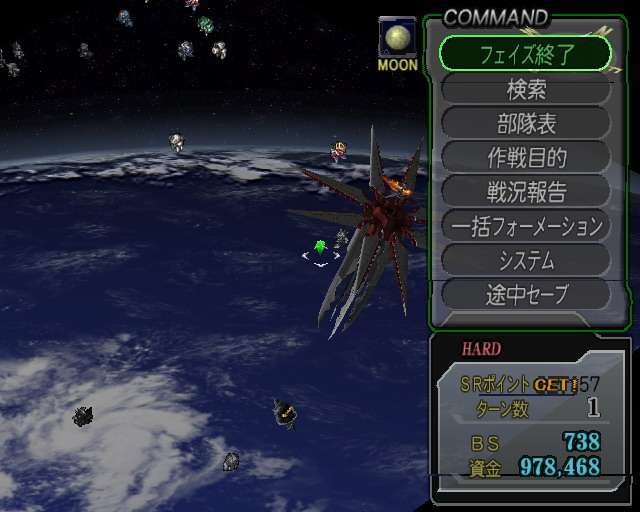
Task: Select the green unit with selection cursor
Action: (x=320, y=247)
